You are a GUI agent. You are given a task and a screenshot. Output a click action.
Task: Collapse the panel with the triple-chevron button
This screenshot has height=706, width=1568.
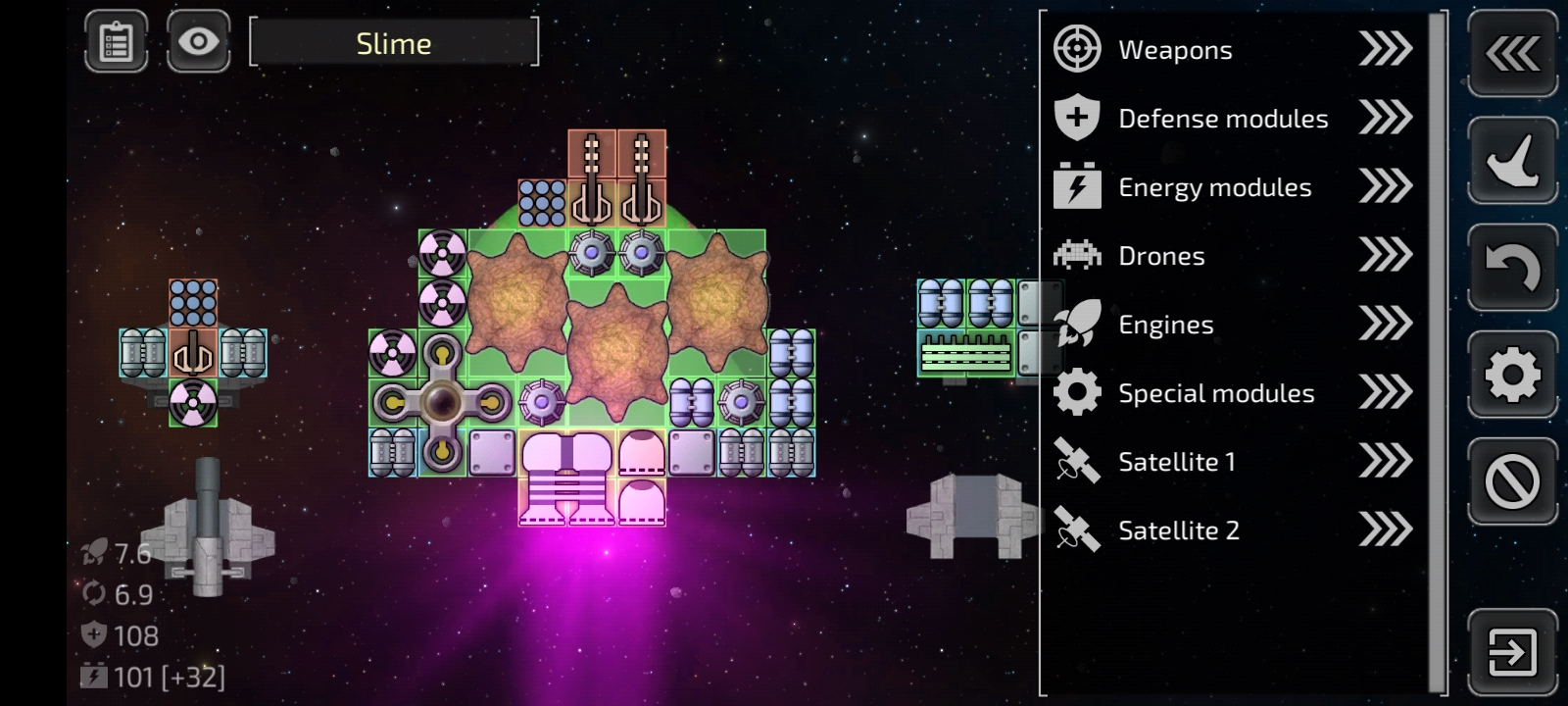point(1512,54)
